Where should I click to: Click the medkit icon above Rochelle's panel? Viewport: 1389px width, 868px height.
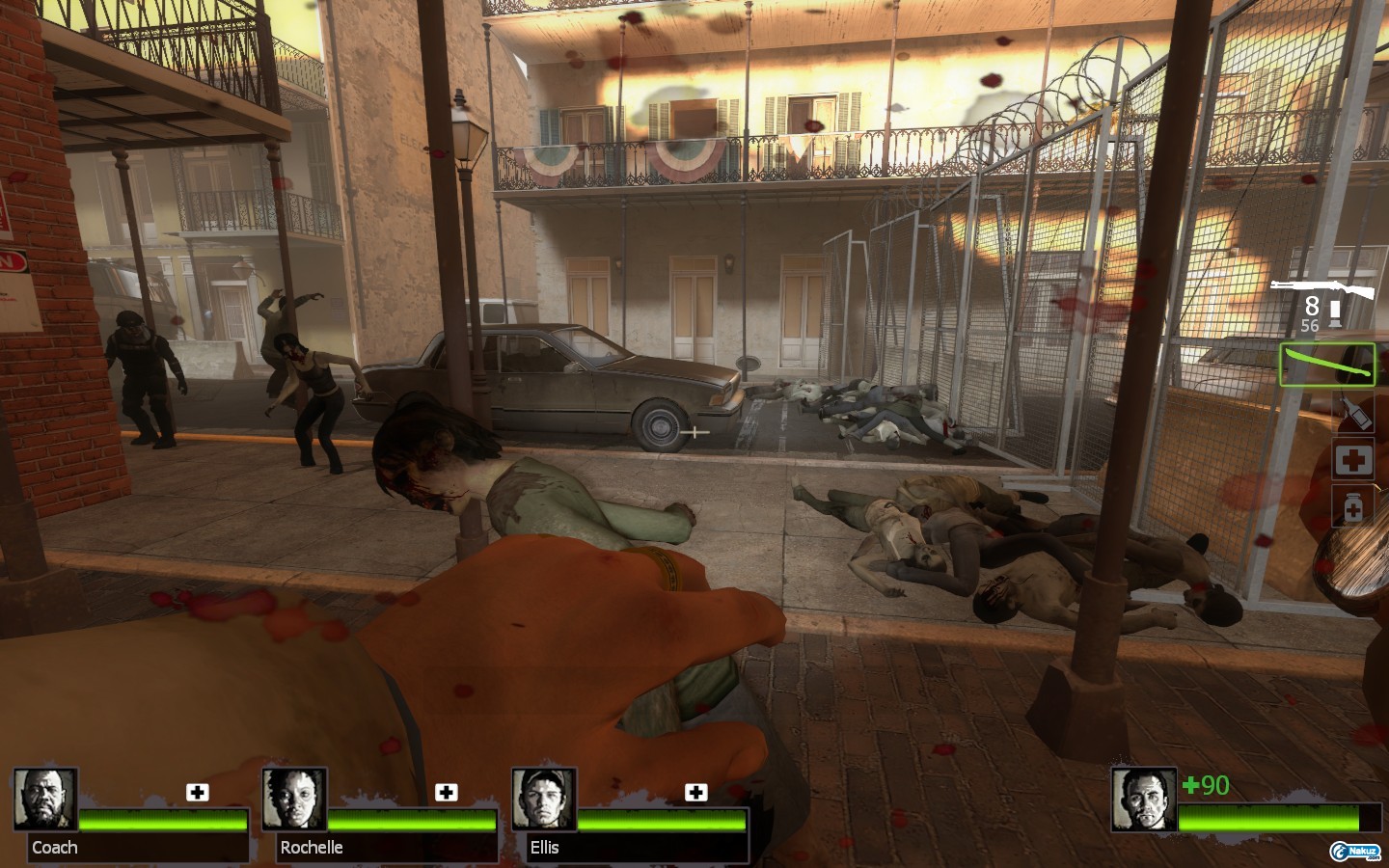pos(447,792)
